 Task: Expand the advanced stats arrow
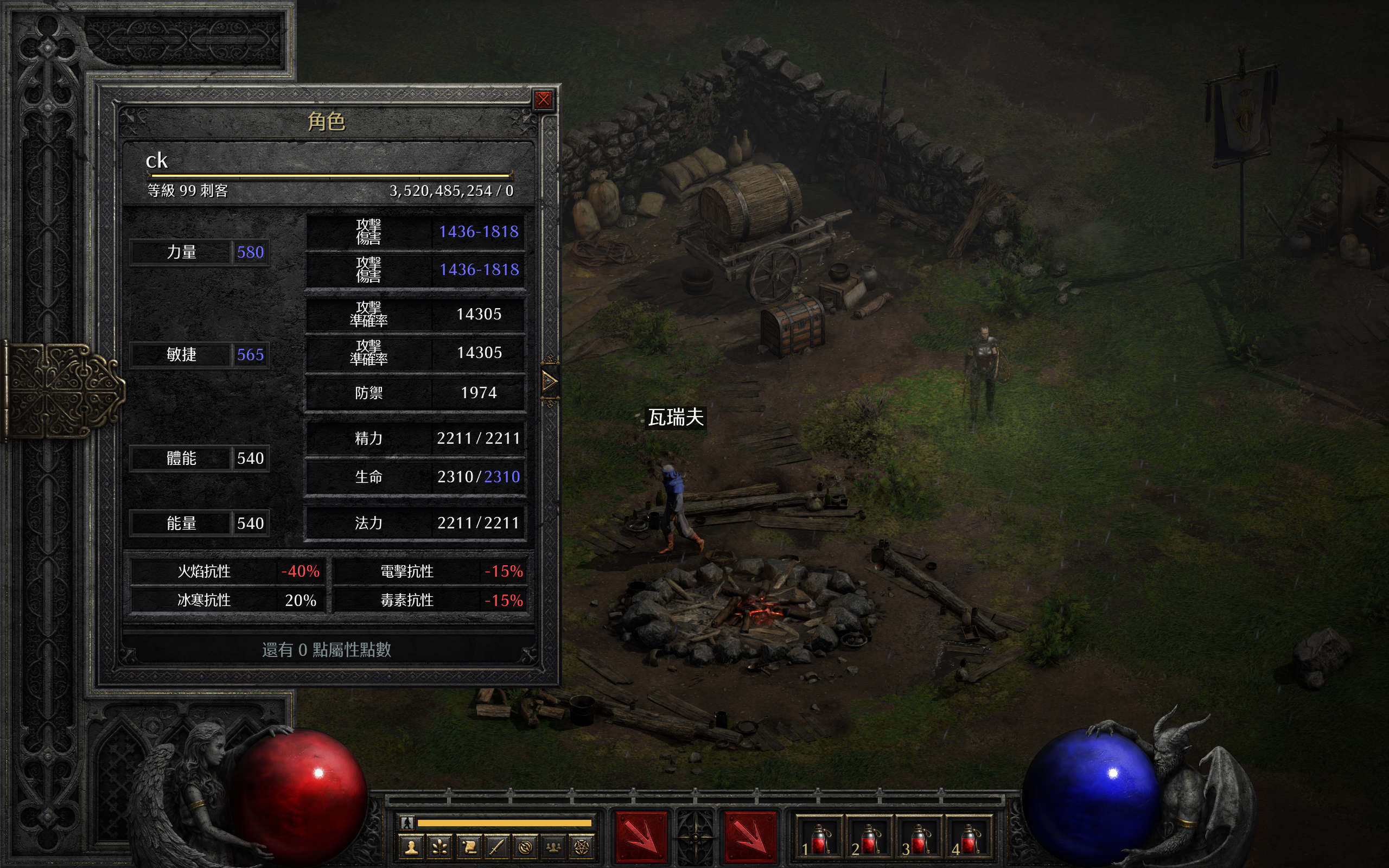(549, 381)
